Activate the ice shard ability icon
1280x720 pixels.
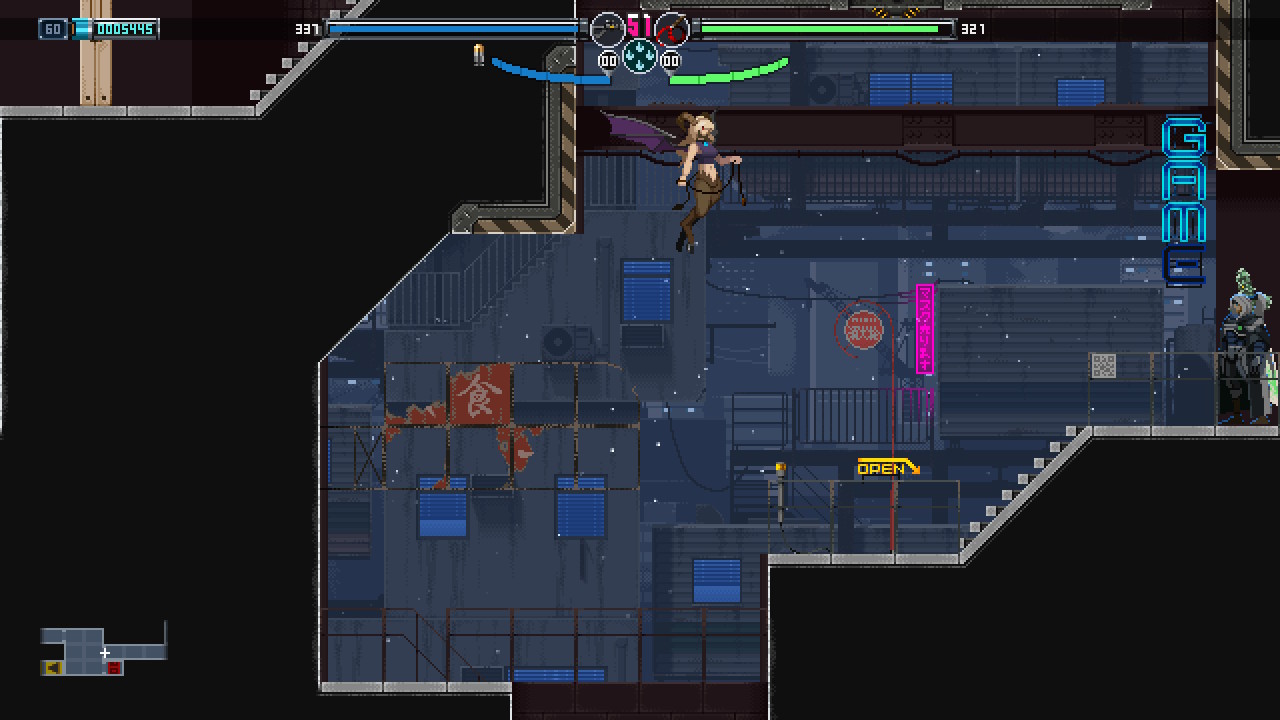point(640,56)
